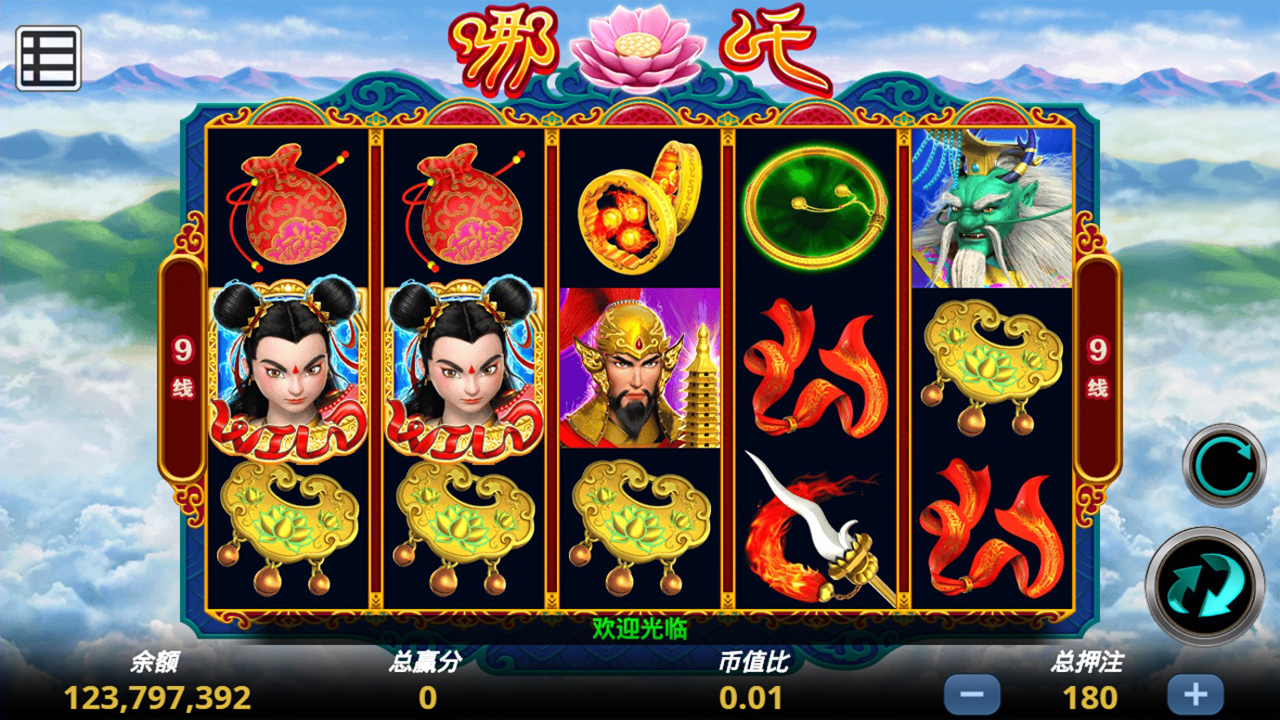Screen dimensions: 1280x720
Task: Spin the reels with the big arrows button
Action: (1204, 586)
